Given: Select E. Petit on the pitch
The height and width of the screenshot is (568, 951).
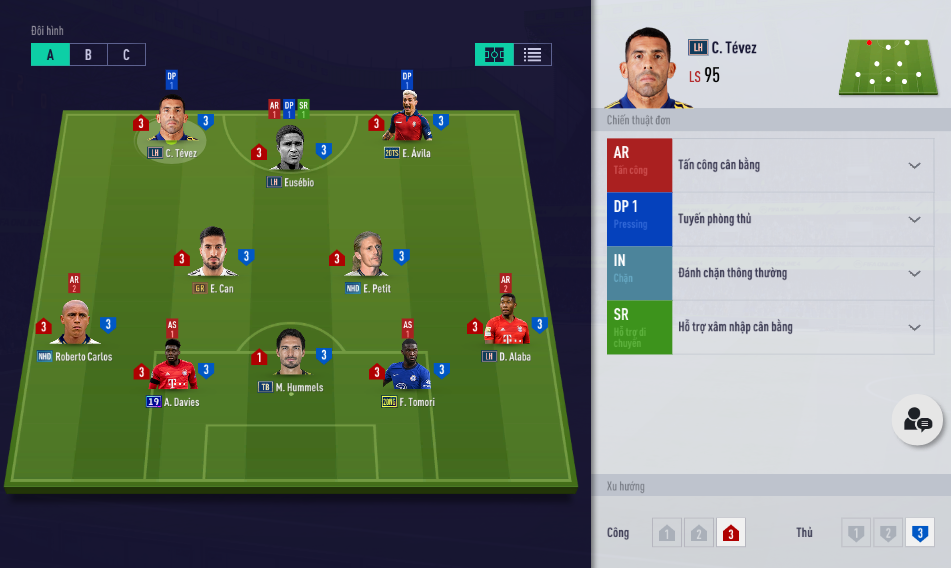Looking at the screenshot, I should tap(368, 256).
